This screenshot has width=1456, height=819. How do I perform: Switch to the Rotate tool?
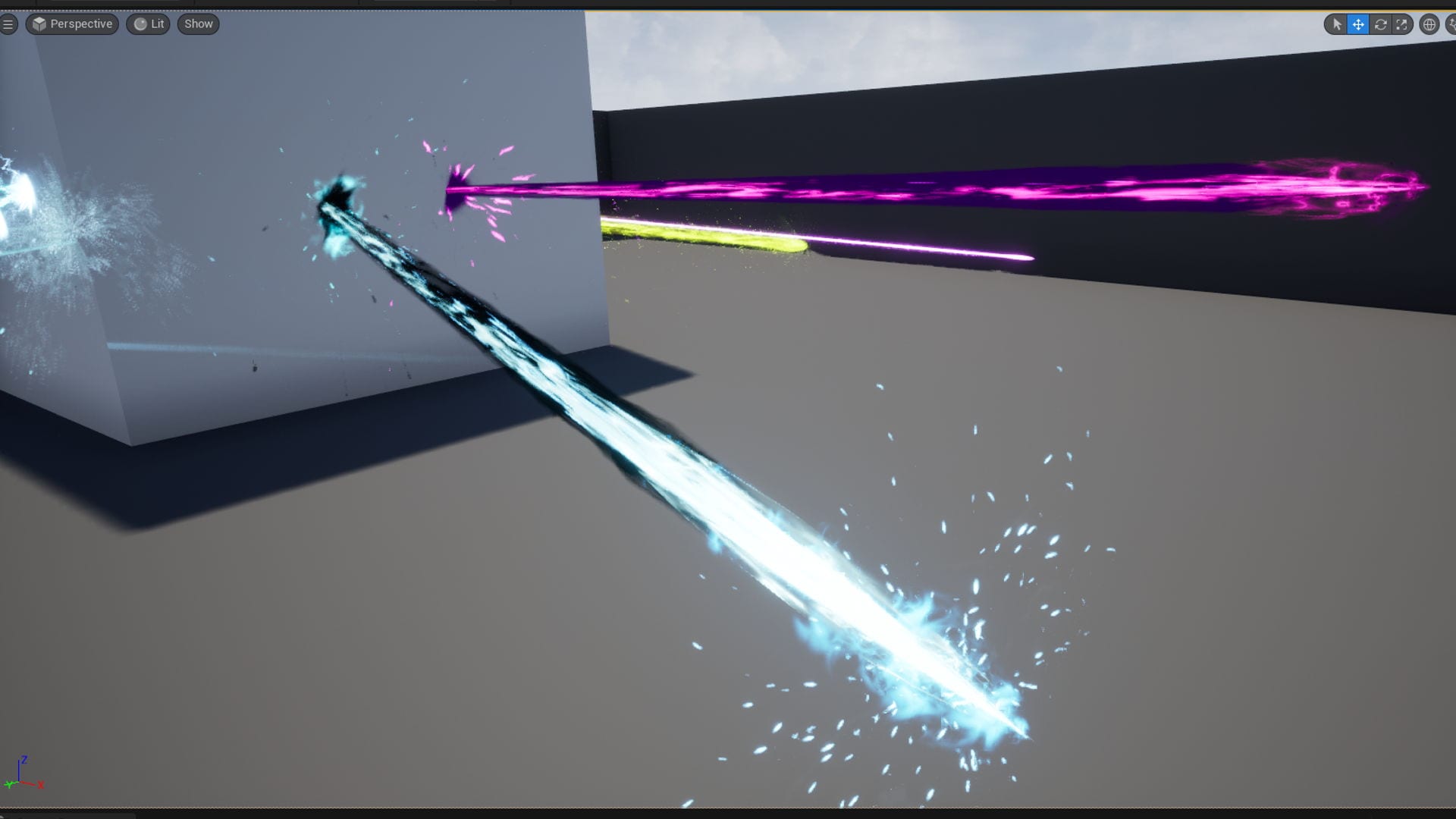(x=1380, y=24)
